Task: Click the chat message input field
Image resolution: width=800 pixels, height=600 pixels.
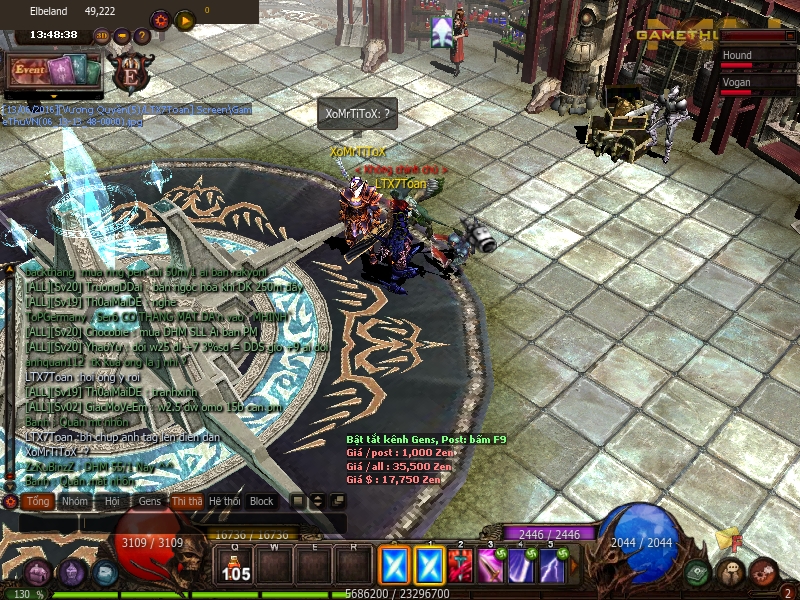Action: 180,523
